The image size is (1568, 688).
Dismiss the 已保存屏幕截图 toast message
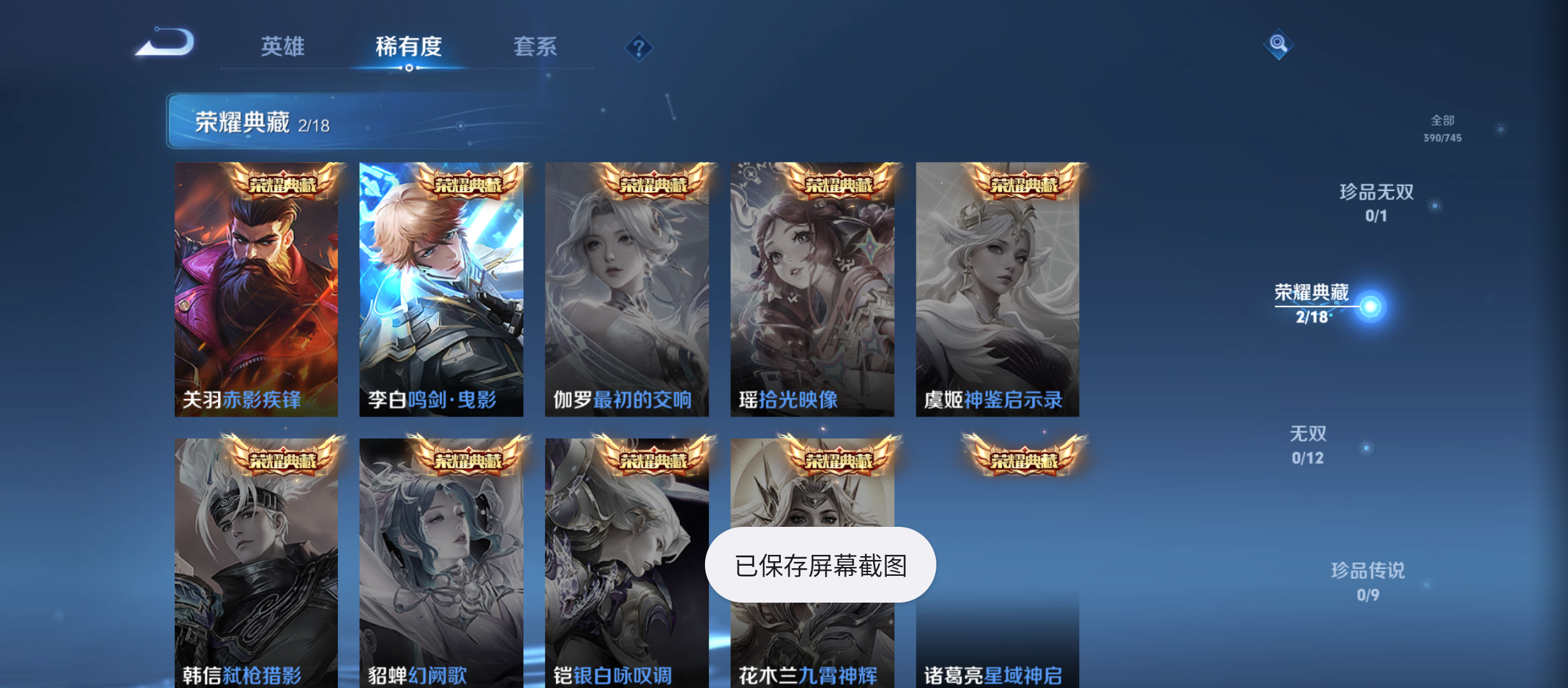coord(821,564)
